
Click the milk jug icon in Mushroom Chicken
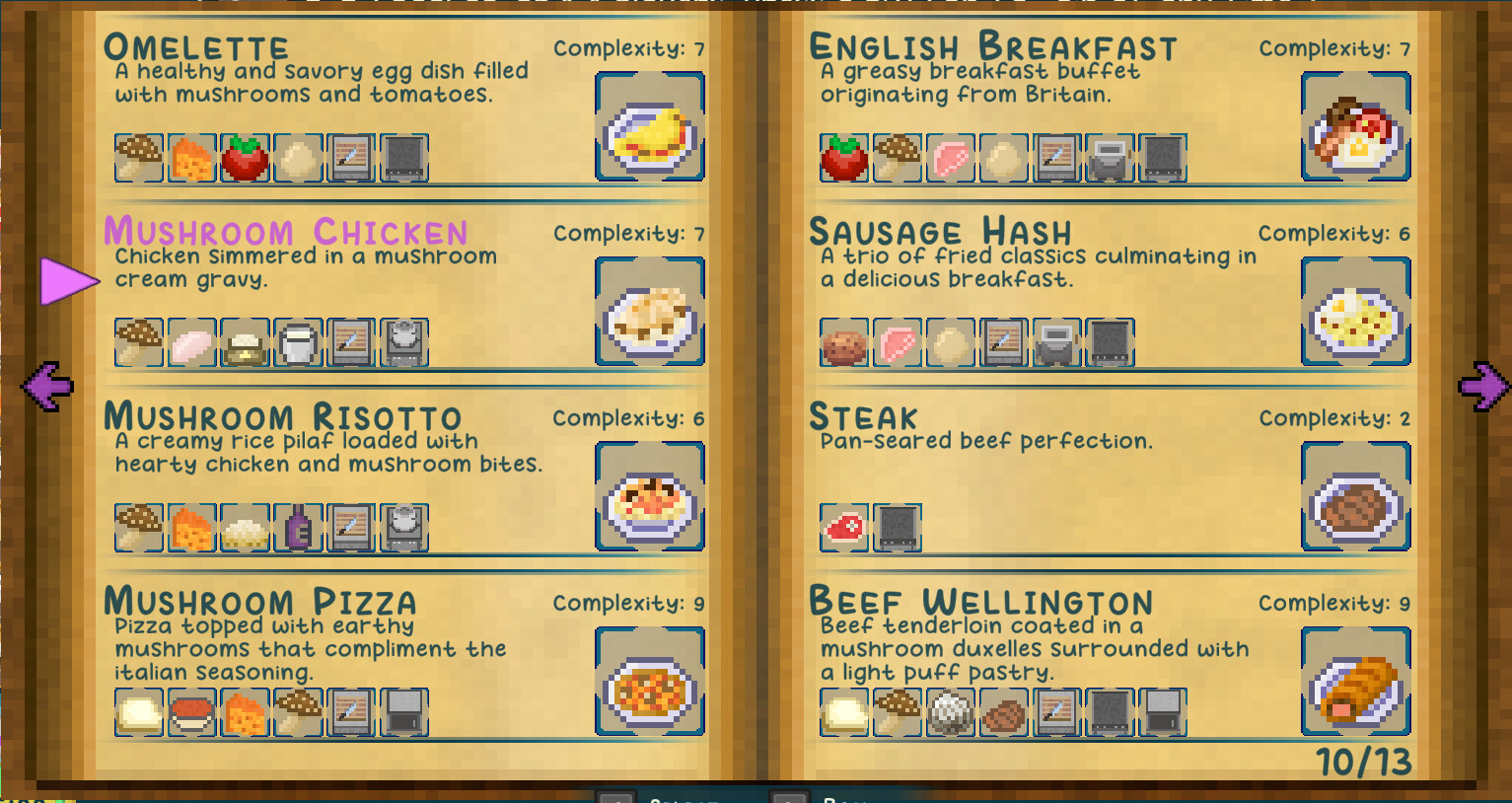[x=299, y=342]
